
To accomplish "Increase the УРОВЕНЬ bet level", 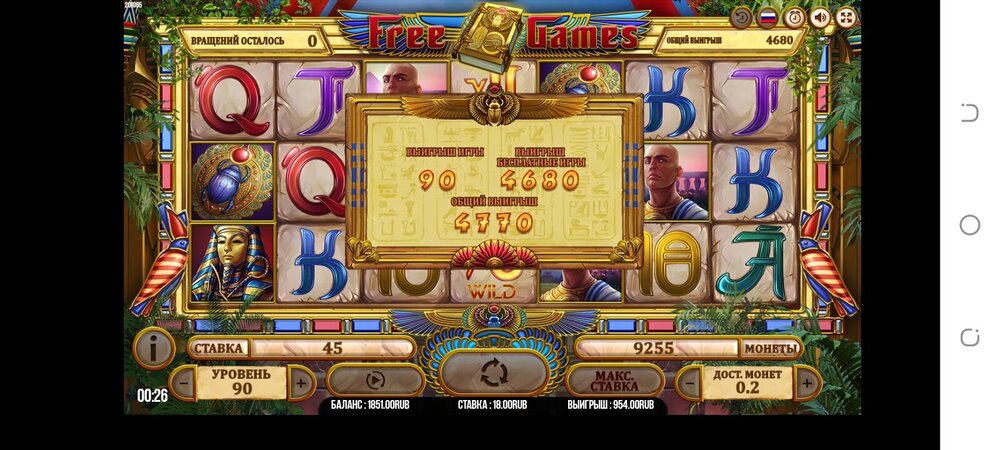I will (301, 381).
